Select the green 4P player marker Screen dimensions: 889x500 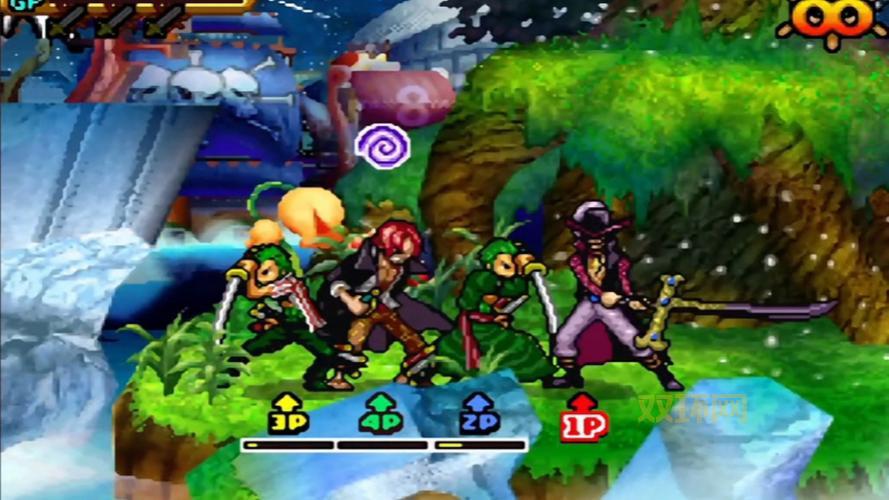[381, 414]
